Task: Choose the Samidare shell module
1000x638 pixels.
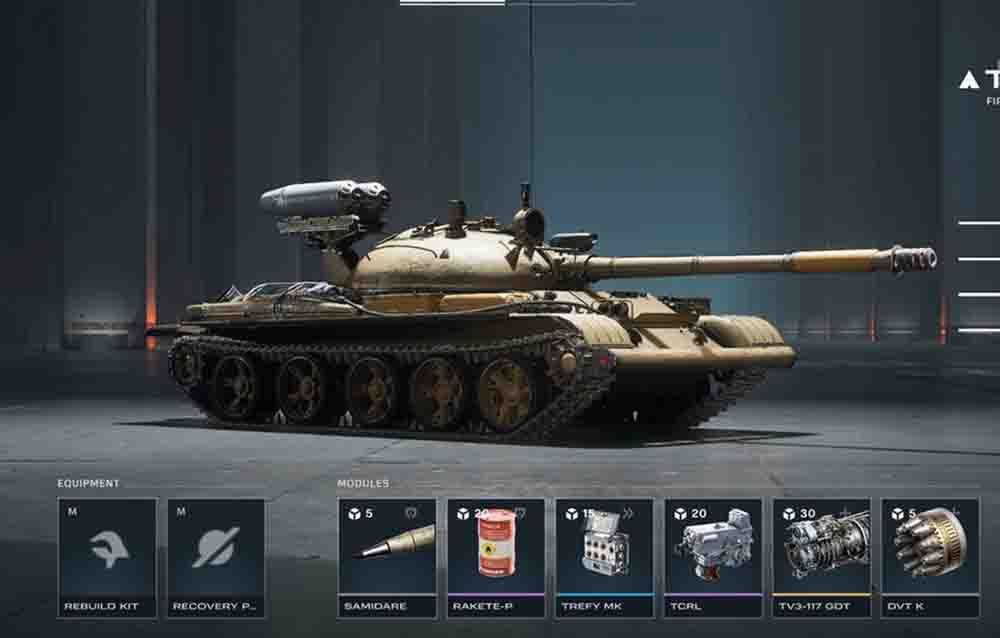Action: (x=387, y=556)
